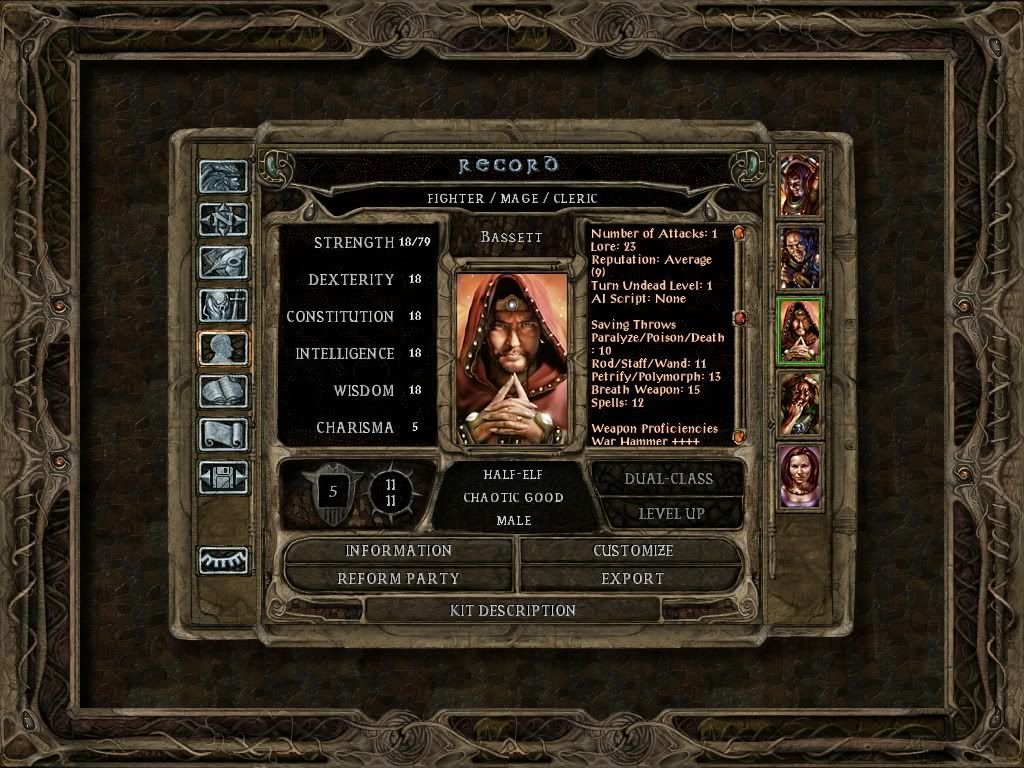Open the options floppy disk icon
Viewport: 1024px width, 768px height.
tap(223, 477)
